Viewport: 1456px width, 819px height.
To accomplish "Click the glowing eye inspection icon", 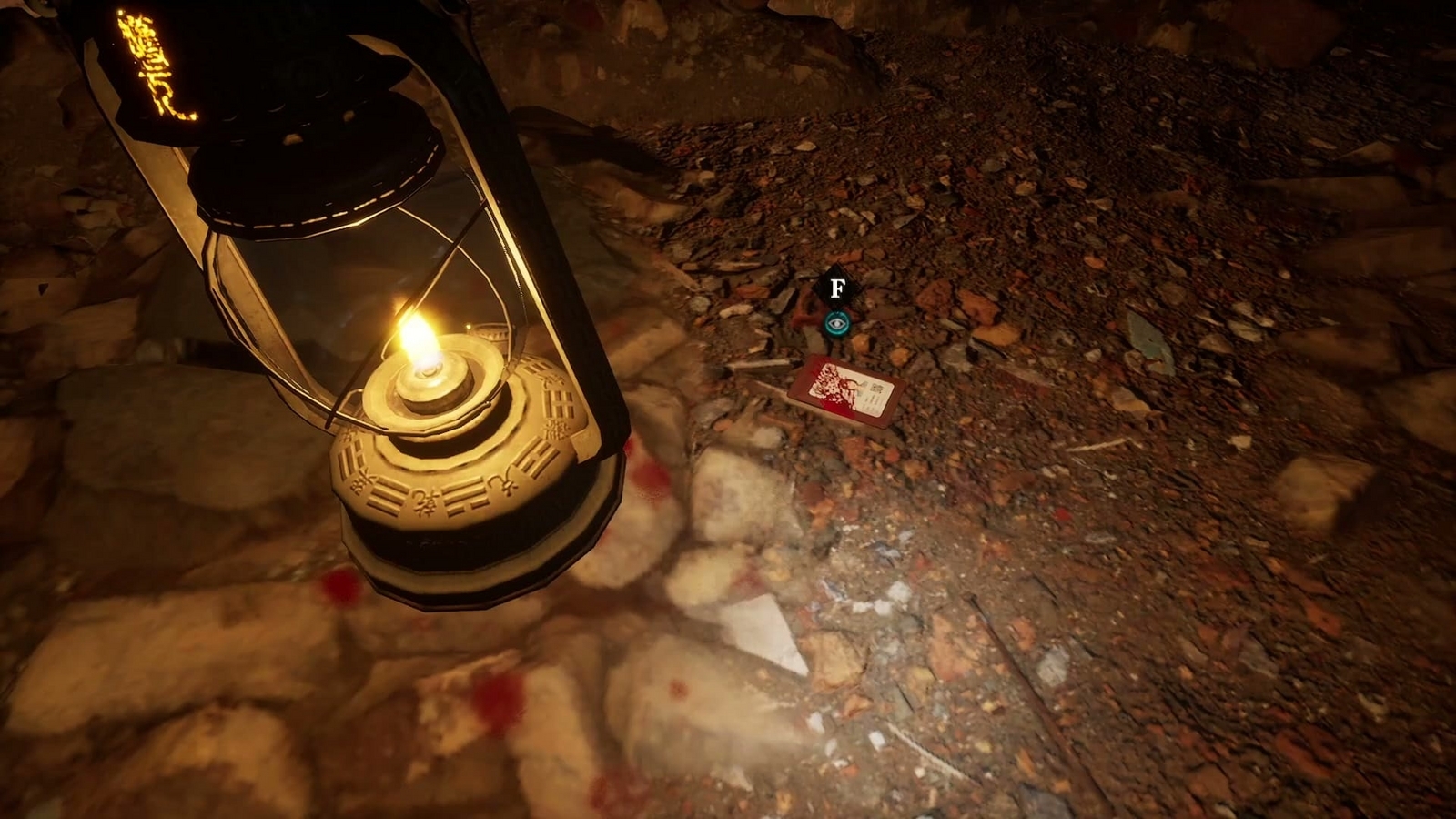I will (x=836, y=323).
